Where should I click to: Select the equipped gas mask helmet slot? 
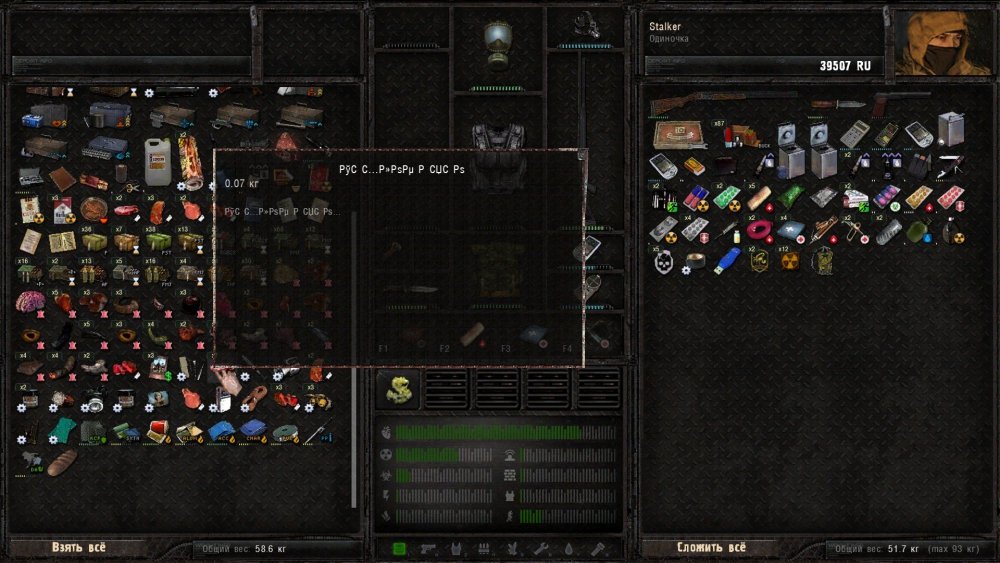click(497, 44)
